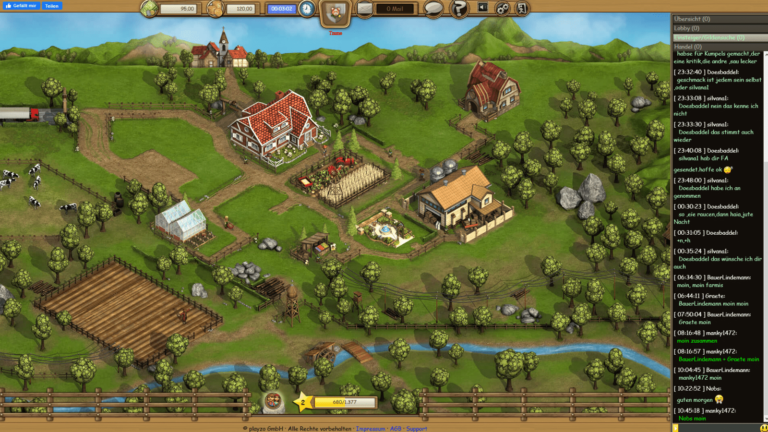Click the rightmost top bar icon
768x432 pixels.
click(524, 9)
